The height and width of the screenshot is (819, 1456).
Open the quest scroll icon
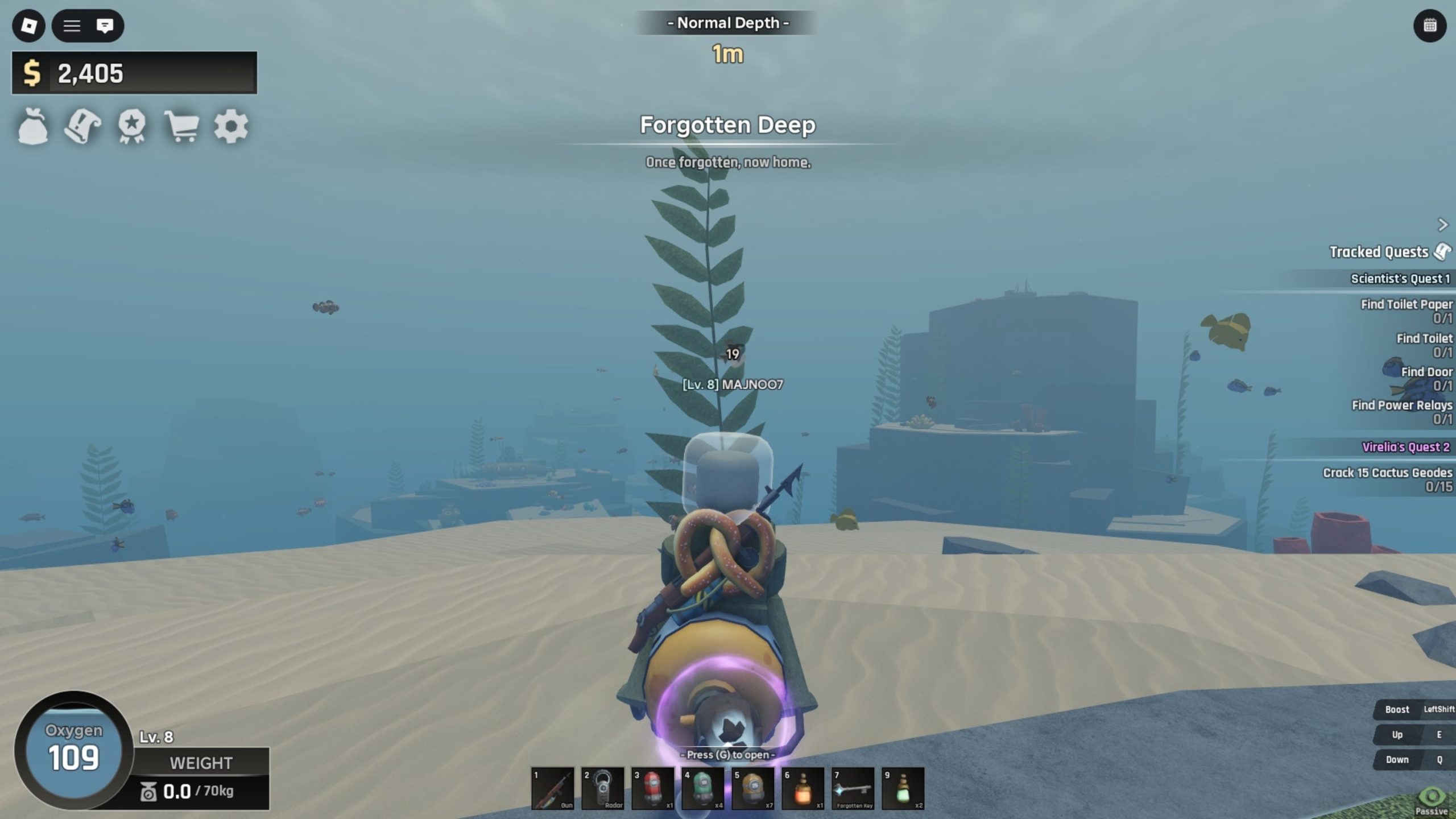click(x=82, y=126)
